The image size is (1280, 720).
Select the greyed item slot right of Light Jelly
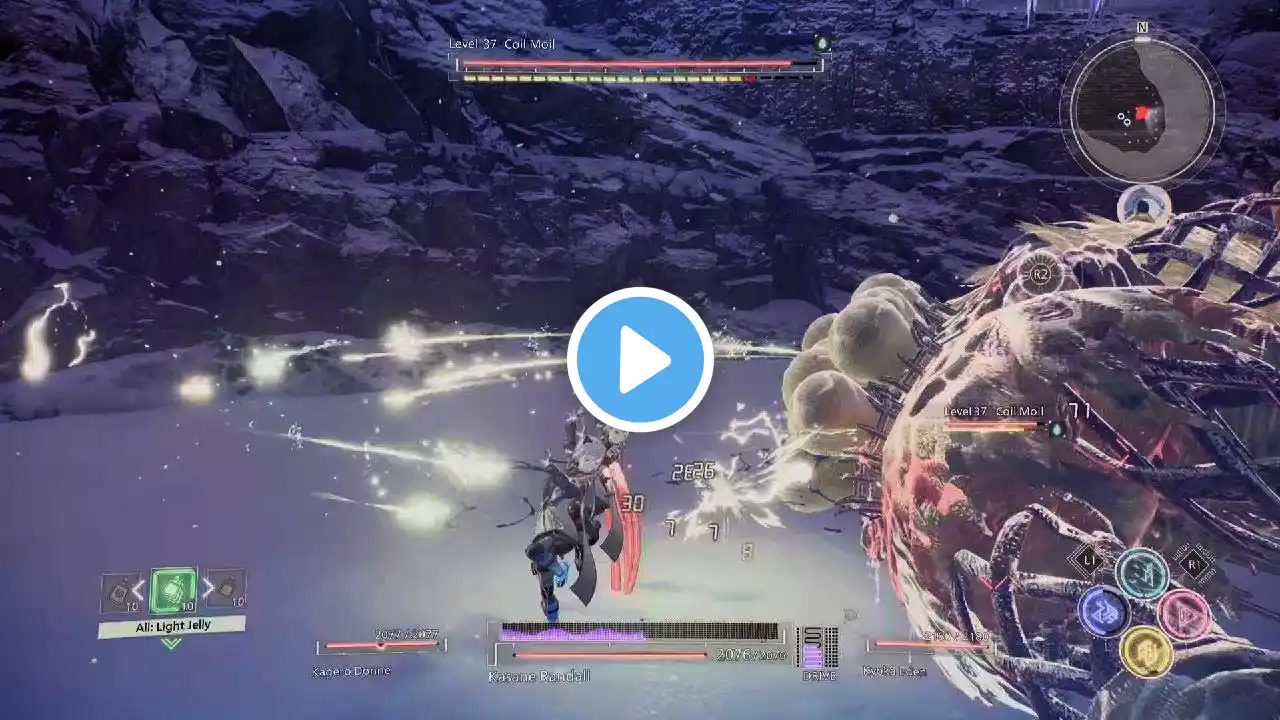tap(227, 590)
